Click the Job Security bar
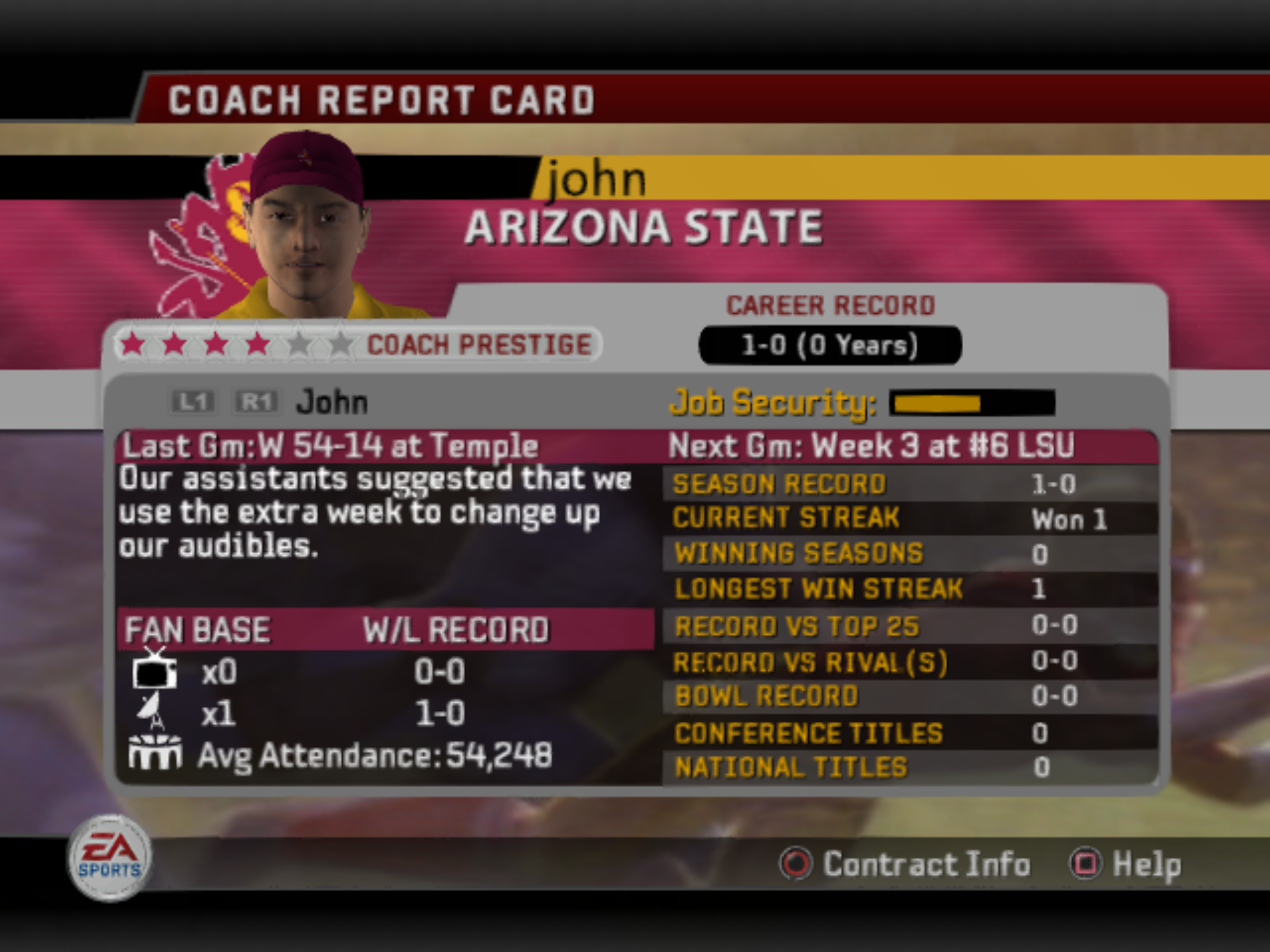The width and height of the screenshot is (1270, 952). click(969, 404)
